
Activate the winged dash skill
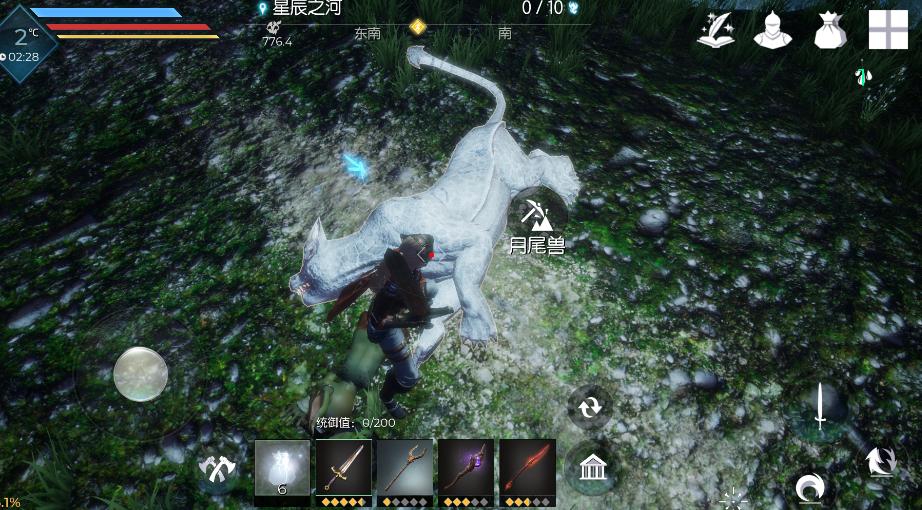point(881,462)
